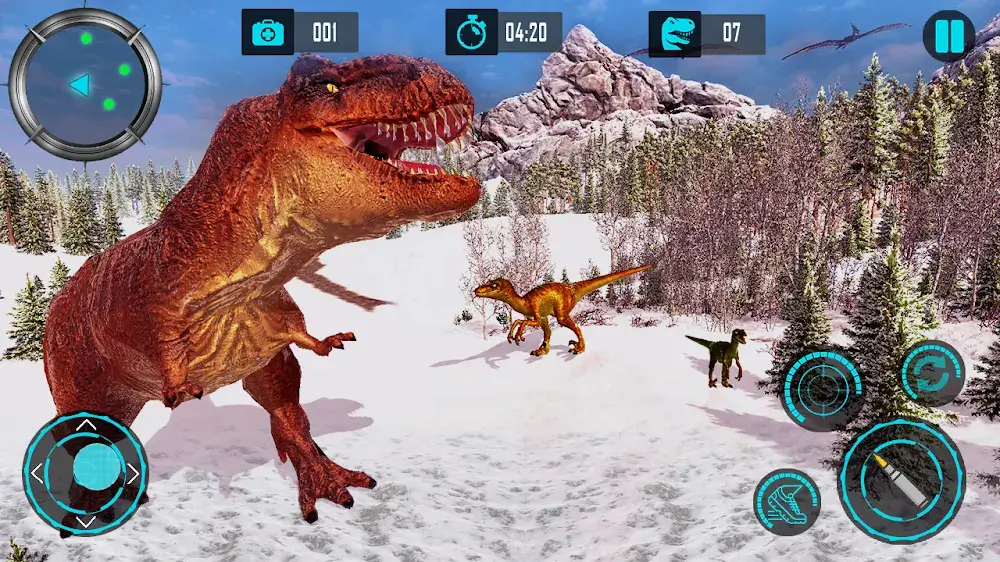Tap the weapon swap arrows button
The height and width of the screenshot is (562, 1000).
[932, 374]
